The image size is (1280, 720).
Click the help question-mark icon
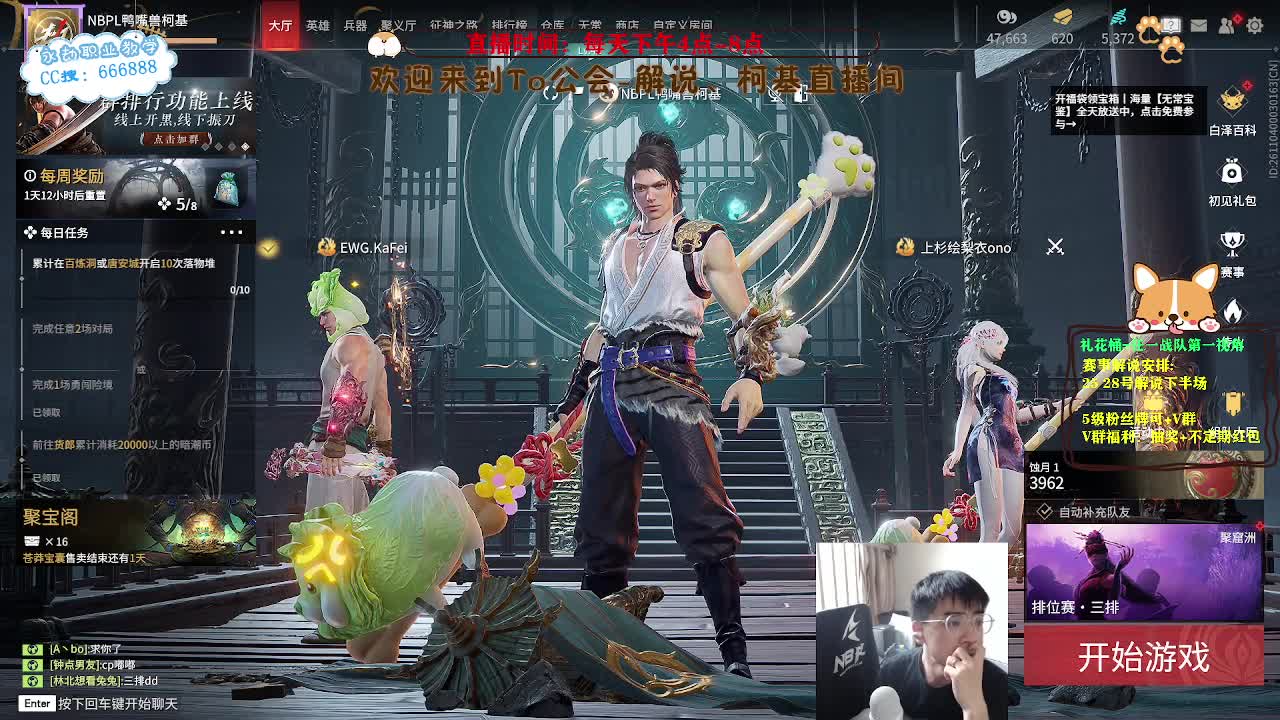point(1171,25)
